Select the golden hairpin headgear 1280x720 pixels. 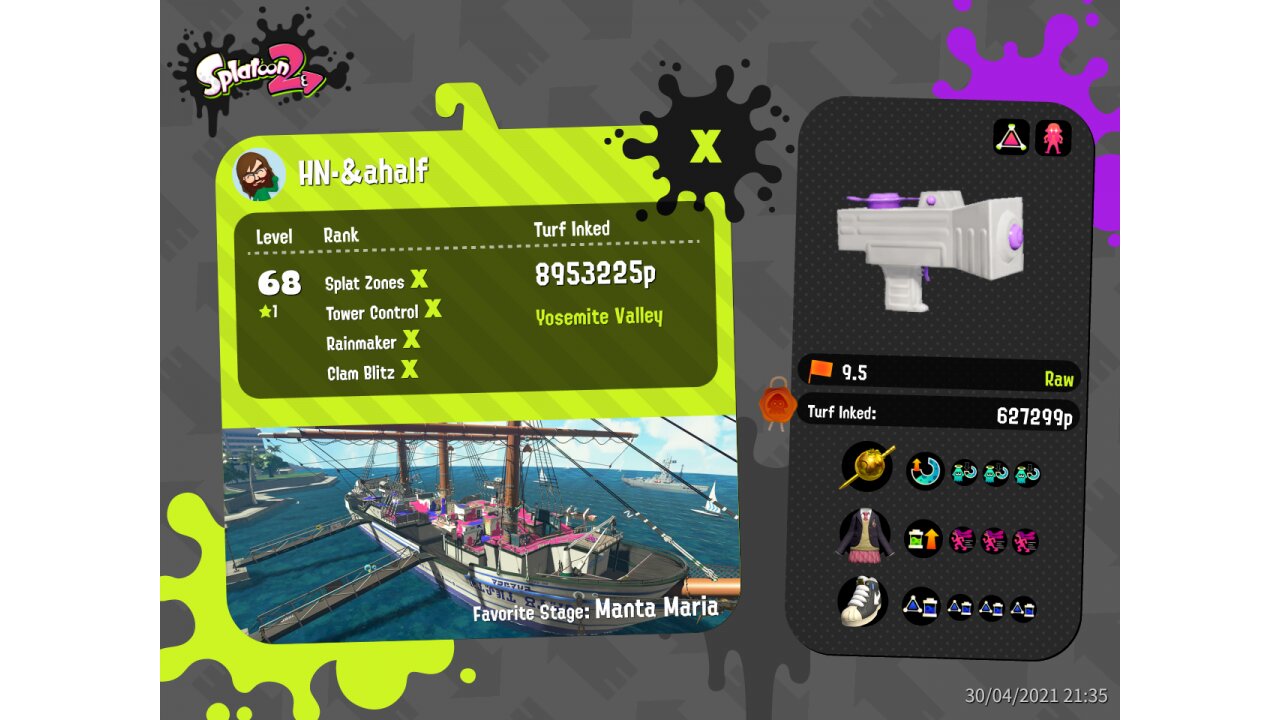867,467
